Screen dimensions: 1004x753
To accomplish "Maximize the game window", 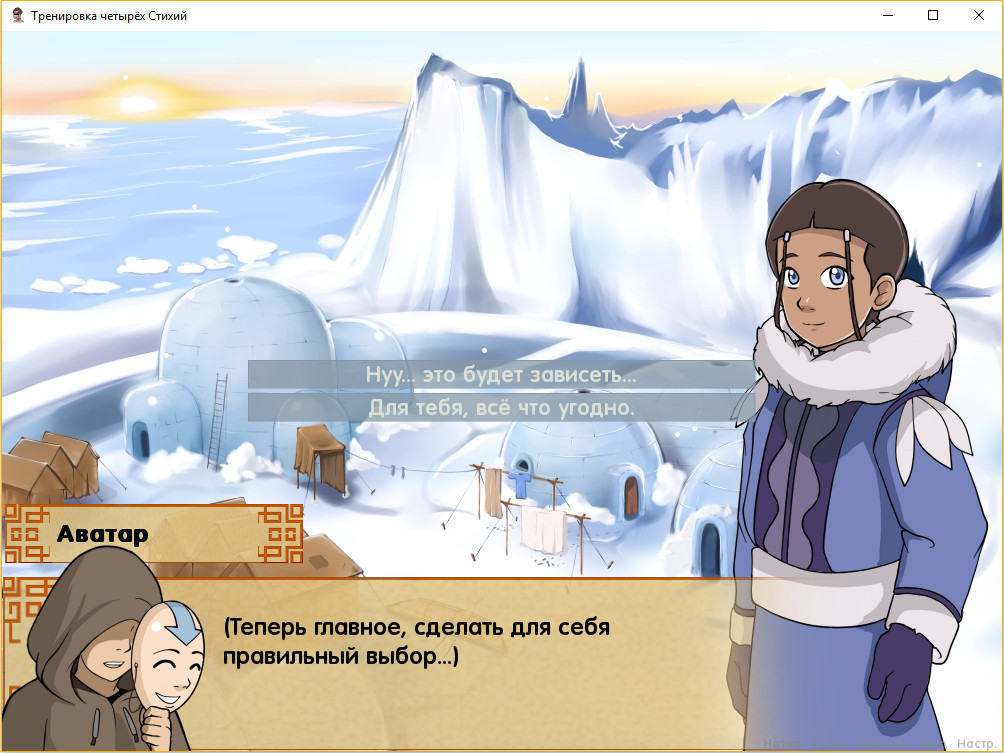I will (933, 15).
